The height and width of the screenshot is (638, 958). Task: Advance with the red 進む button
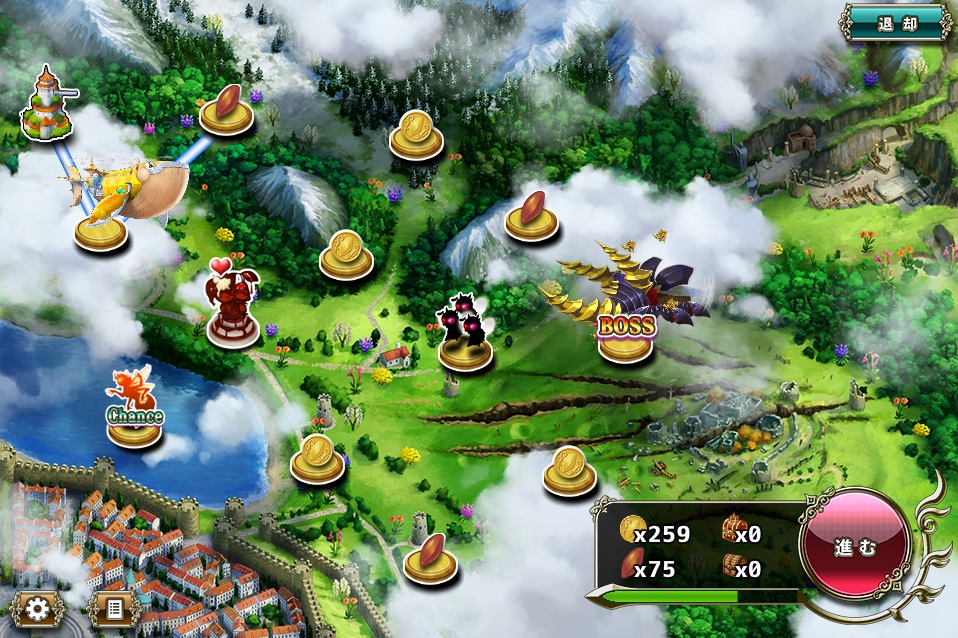[x=855, y=547]
